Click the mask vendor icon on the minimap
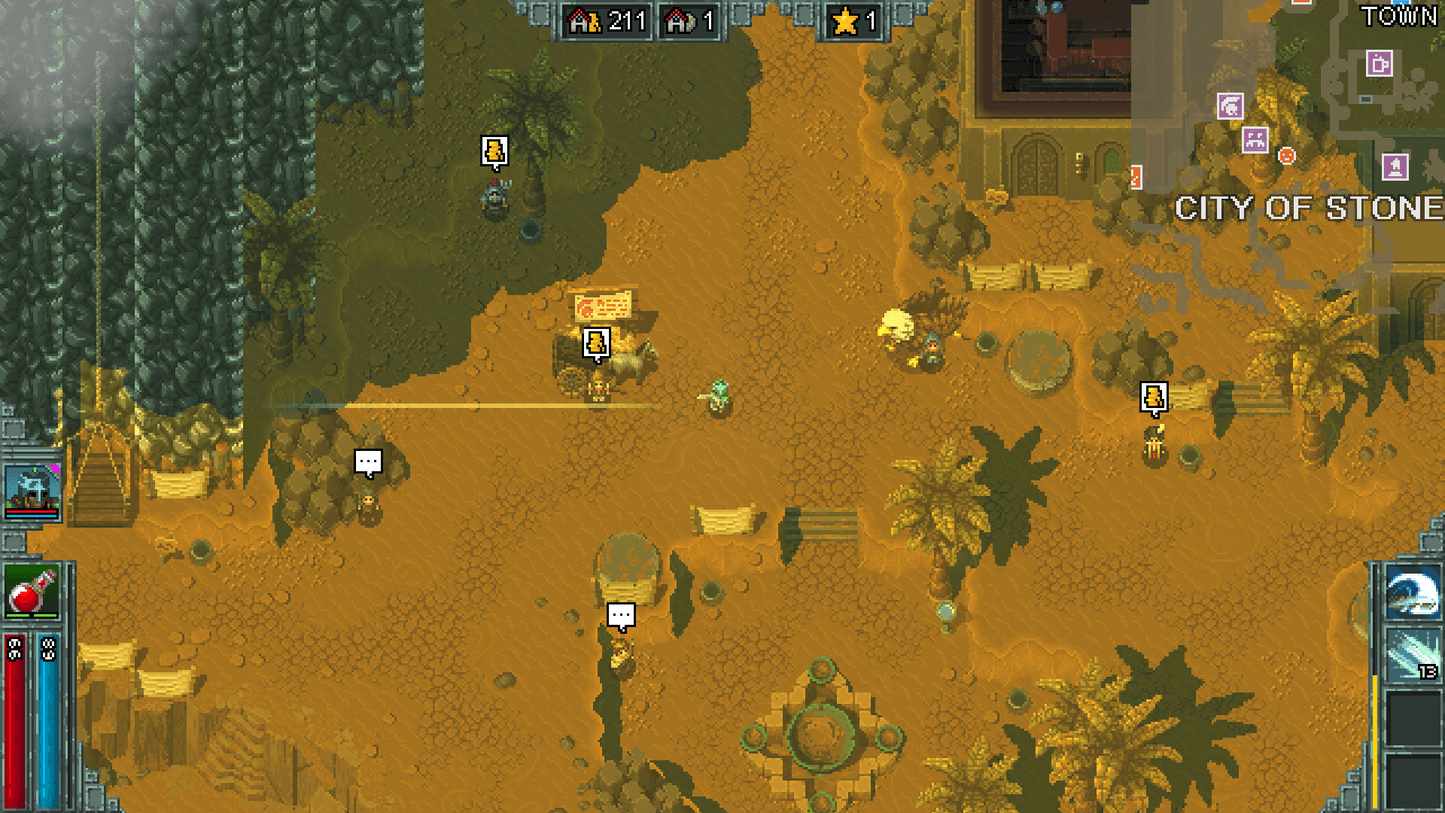 coord(1255,139)
